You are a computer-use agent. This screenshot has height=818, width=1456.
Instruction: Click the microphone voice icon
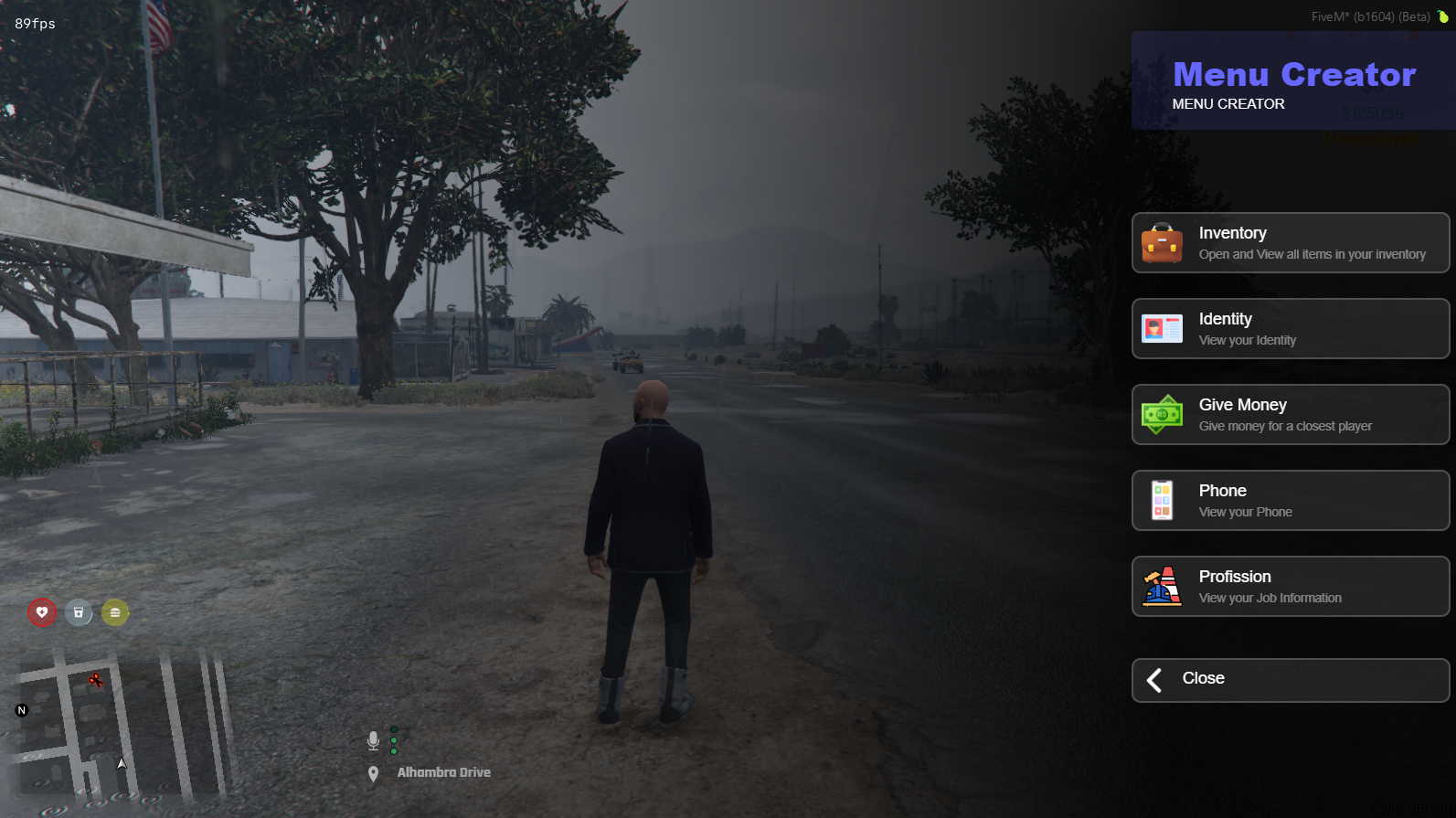[x=373, y=740]
